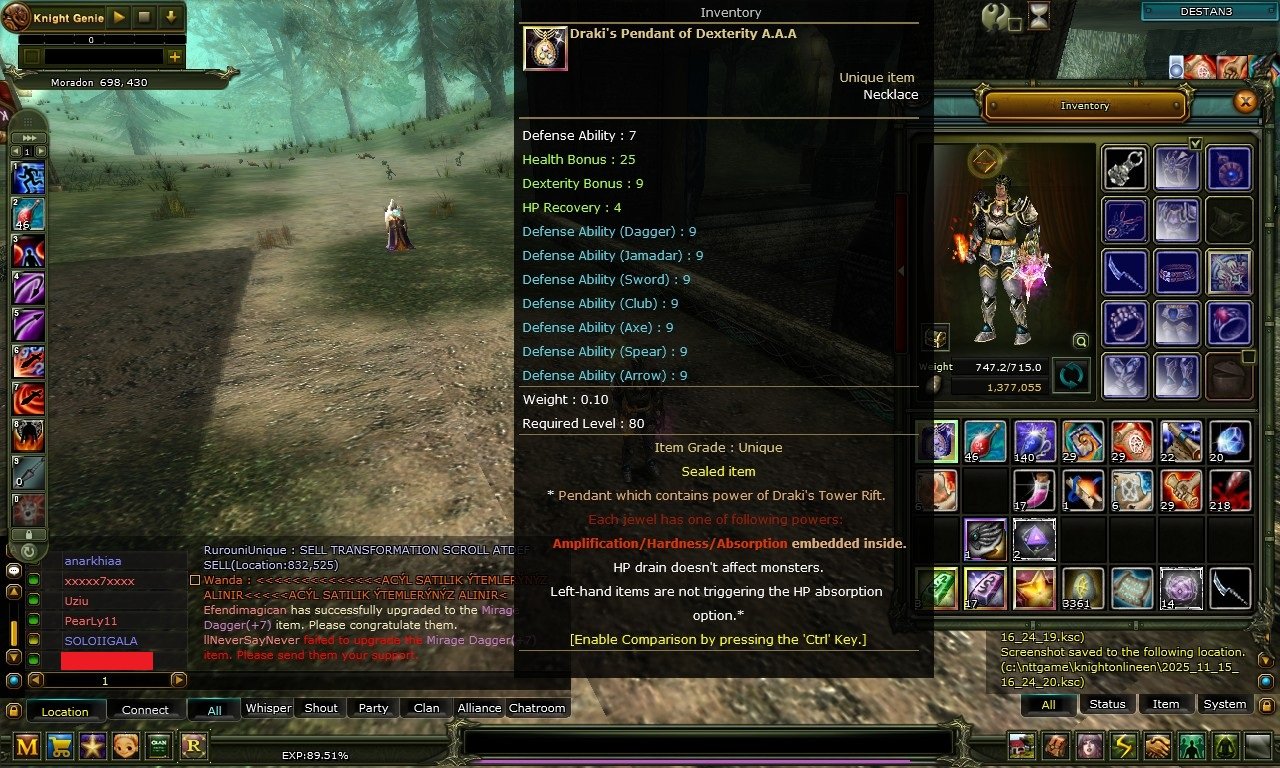Switch chat to the Whisper tab

tap(268, 708)
